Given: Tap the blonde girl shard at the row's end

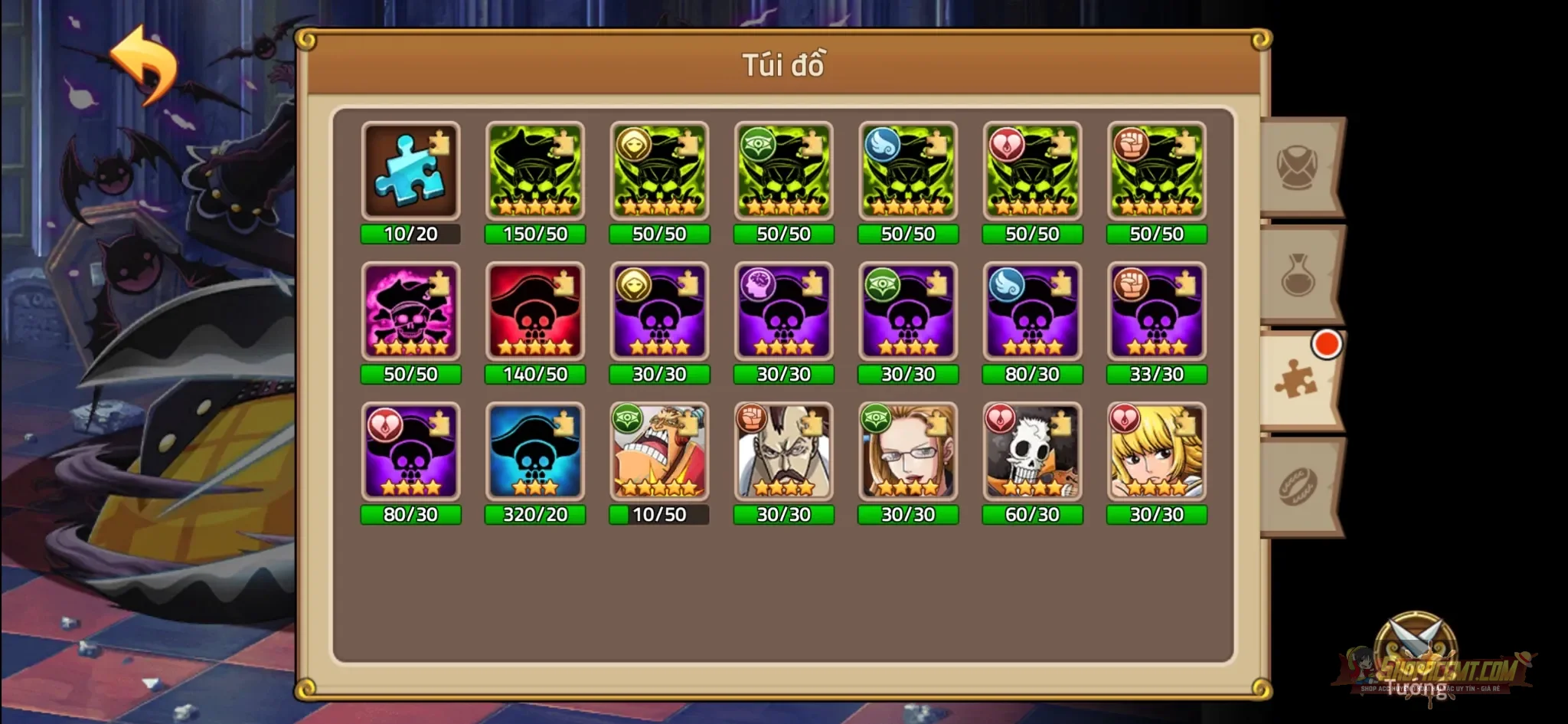Looking at the screenshot, I should pyautogui.click(x=1157, y=452).
